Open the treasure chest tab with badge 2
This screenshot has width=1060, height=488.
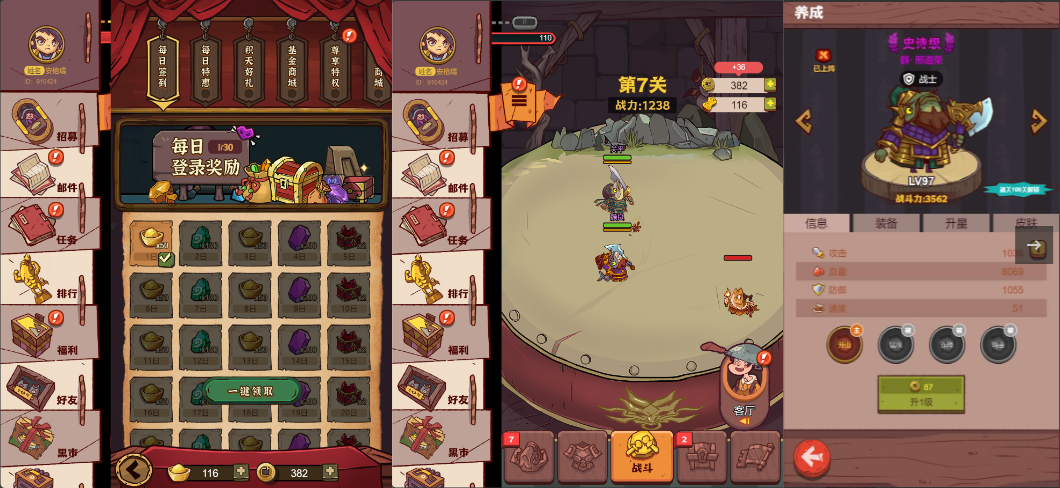pos(702,457)
